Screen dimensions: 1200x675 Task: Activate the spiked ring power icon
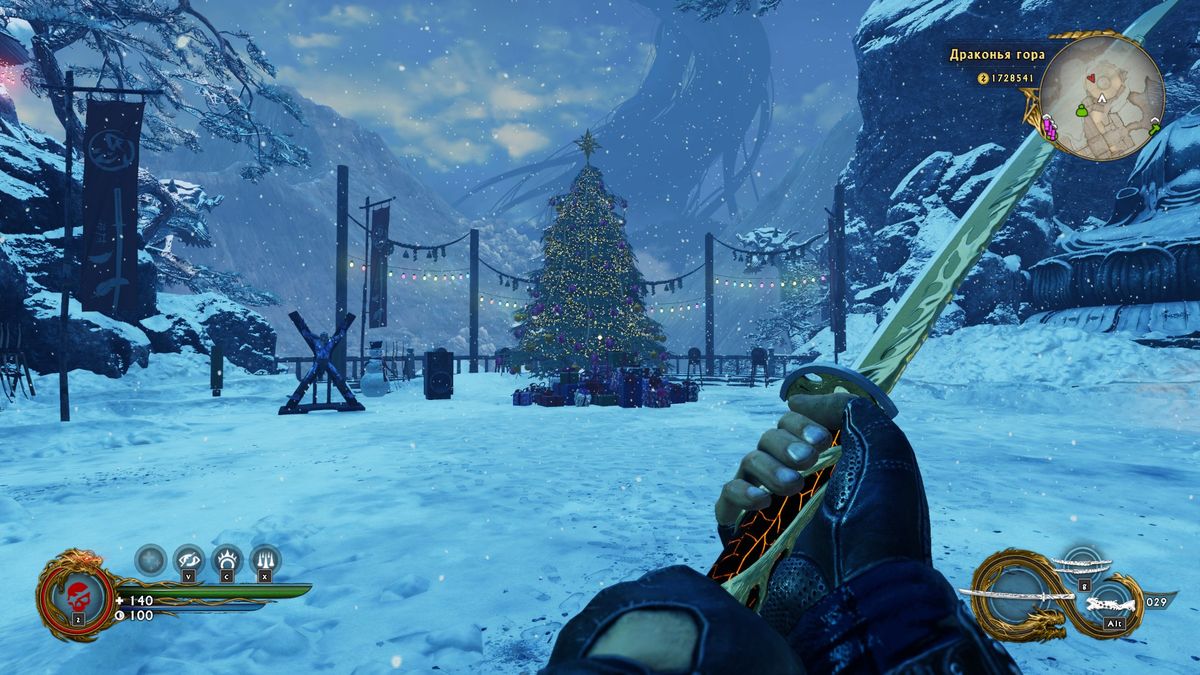[227, 559]
